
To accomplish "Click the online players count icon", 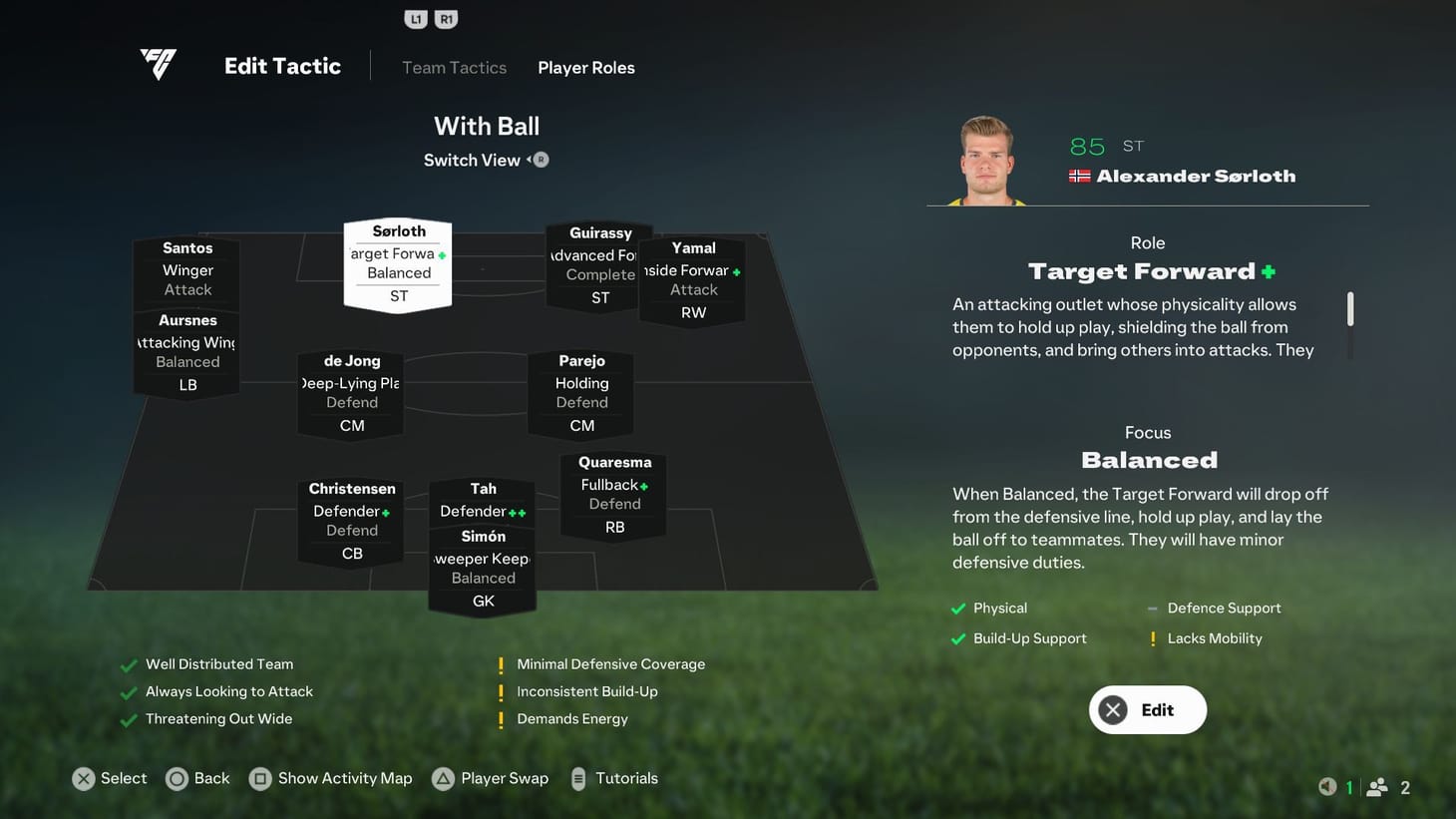I will 1379,787.
